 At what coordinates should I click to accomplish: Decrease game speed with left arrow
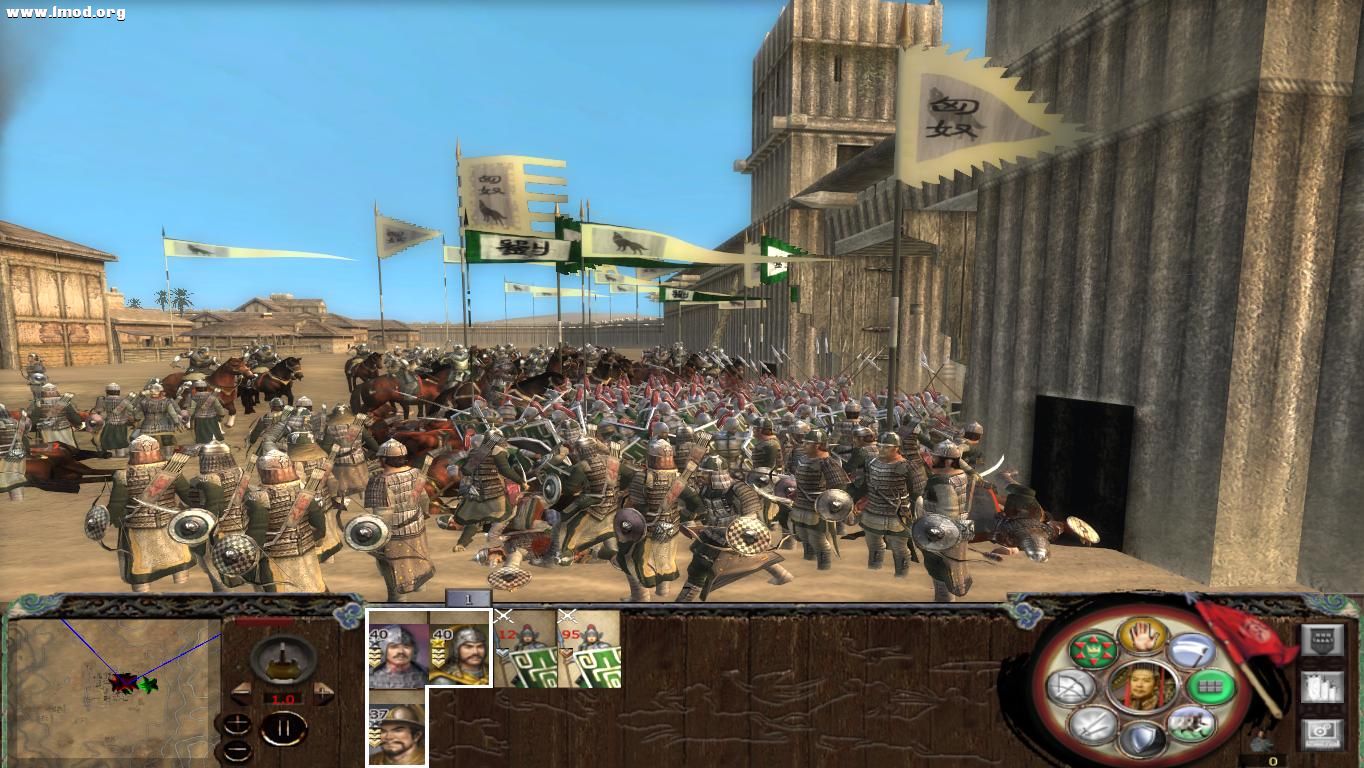[241, 693]
